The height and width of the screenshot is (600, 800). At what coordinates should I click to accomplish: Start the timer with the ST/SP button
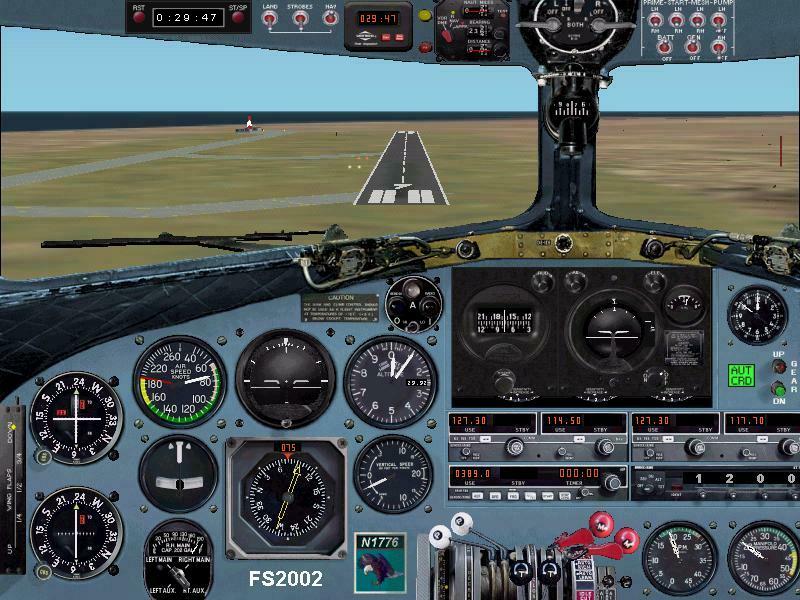[238, 15]
